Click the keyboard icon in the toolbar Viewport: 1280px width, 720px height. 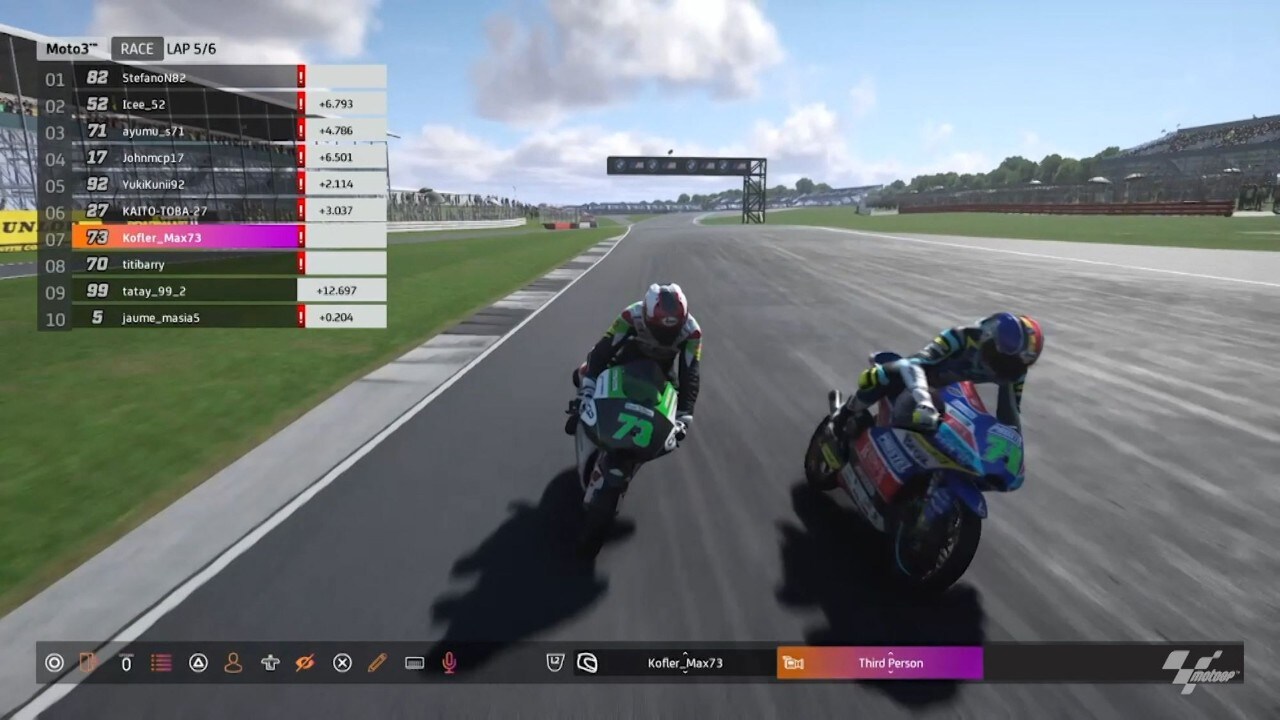click(414, 662)
